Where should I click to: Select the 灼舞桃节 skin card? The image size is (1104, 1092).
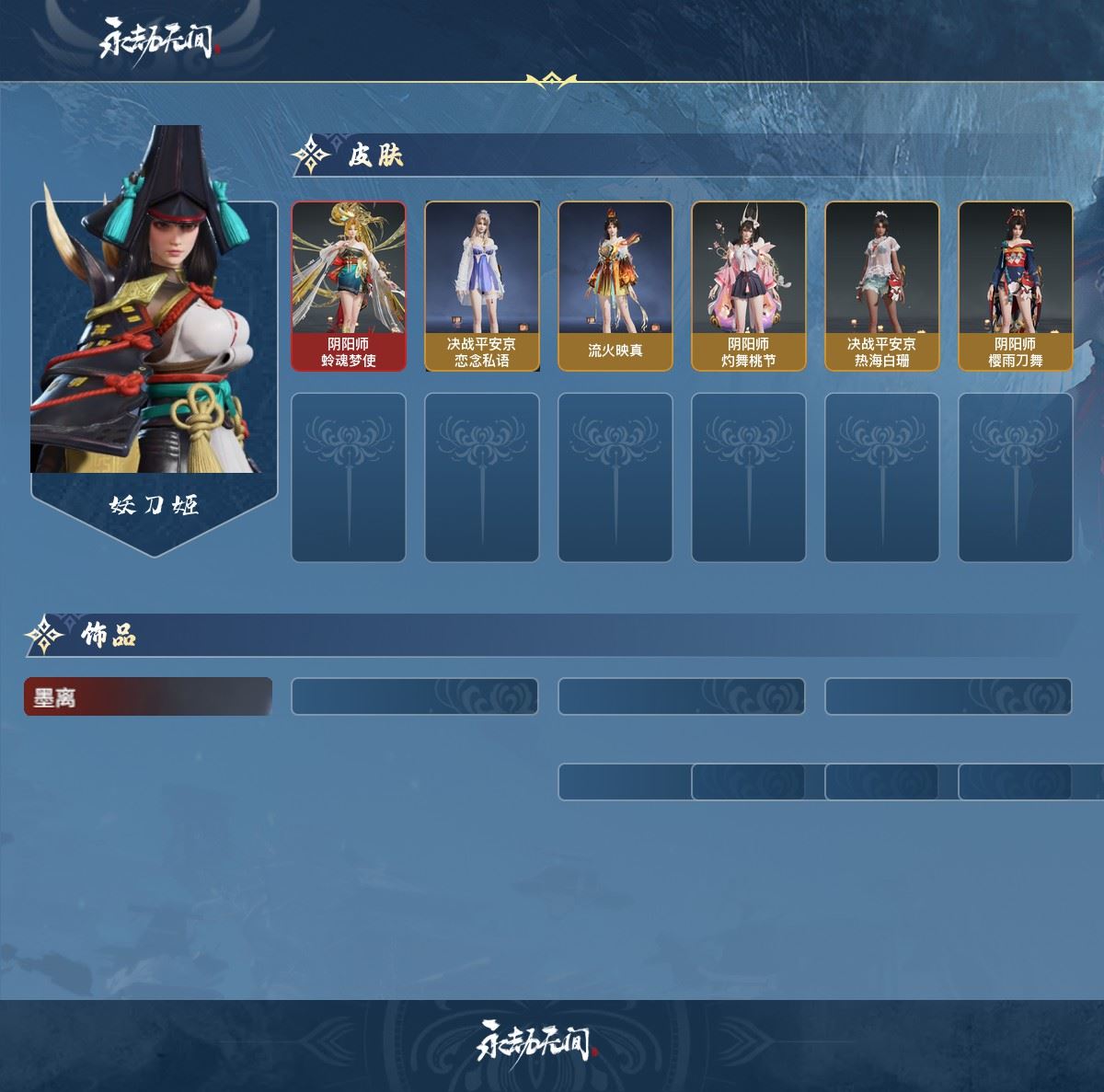pyautogui.click(x=749, y=286)
